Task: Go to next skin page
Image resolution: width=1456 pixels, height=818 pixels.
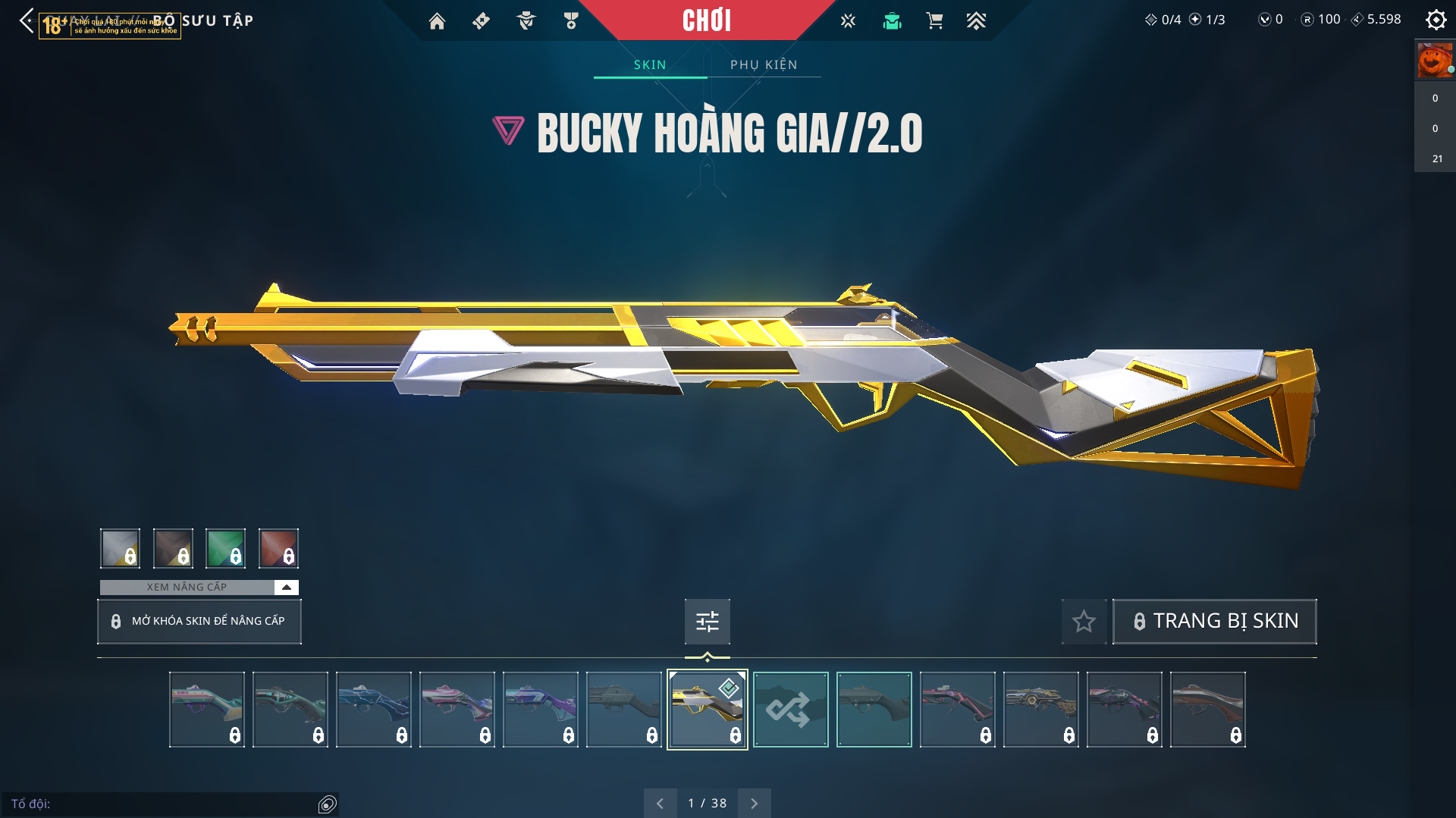Action: 754,803
